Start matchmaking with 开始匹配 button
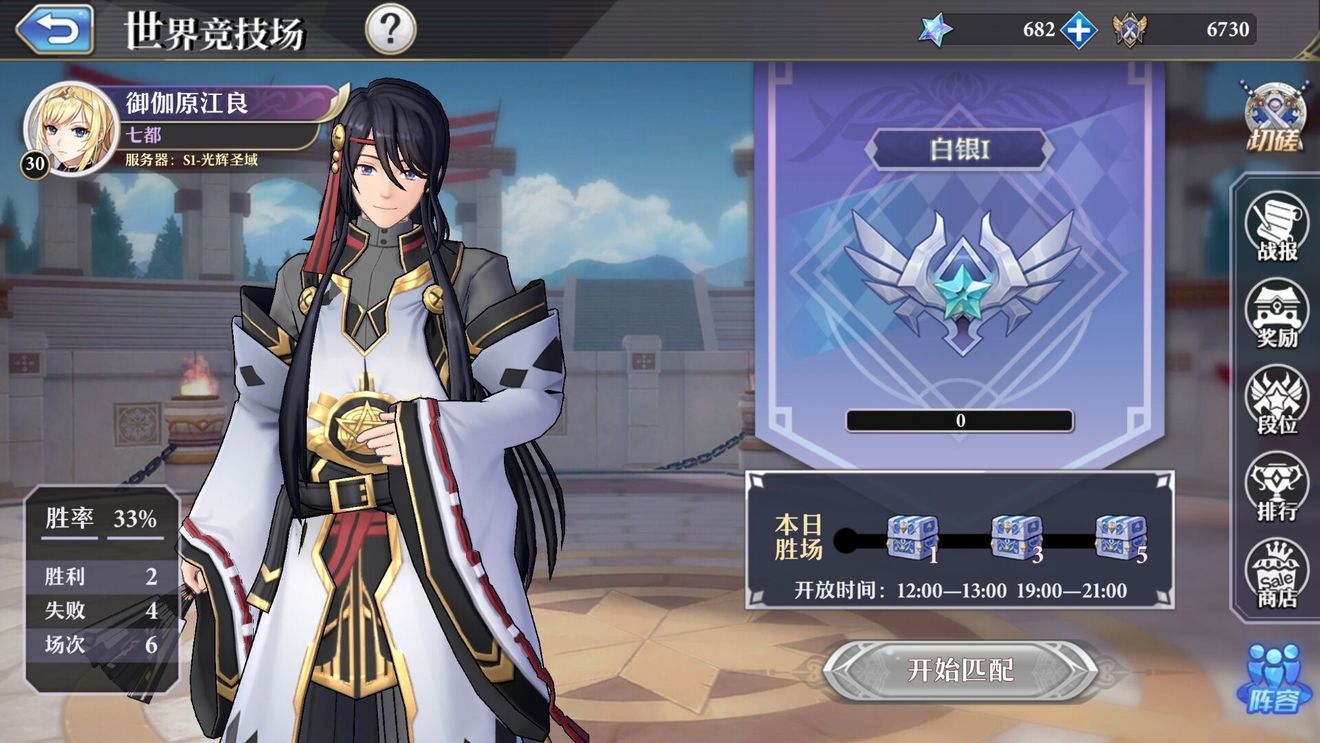1320x743 pixels. click(x=960, y=670)
